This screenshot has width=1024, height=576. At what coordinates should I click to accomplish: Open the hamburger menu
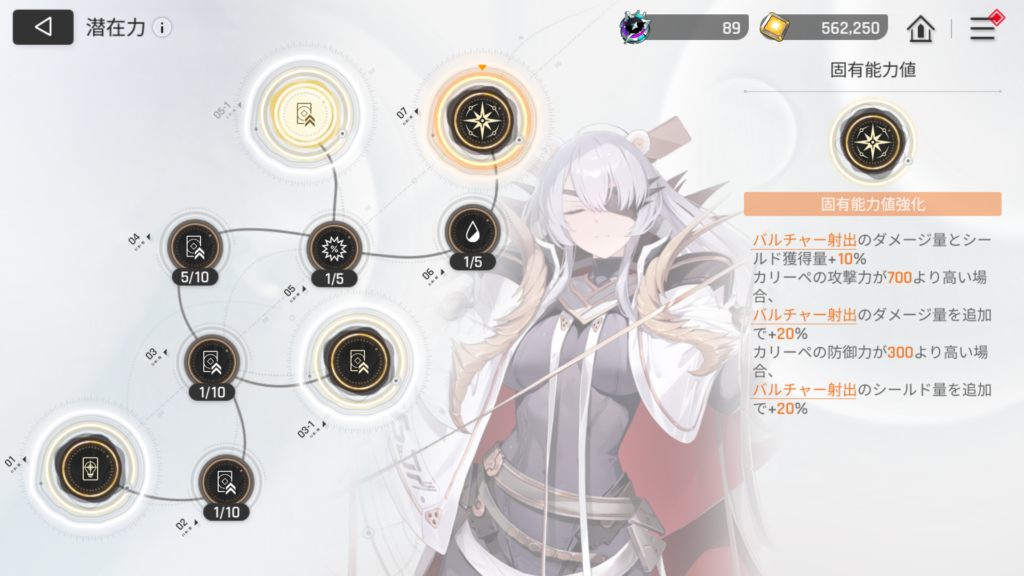click(x=983, y=28)
